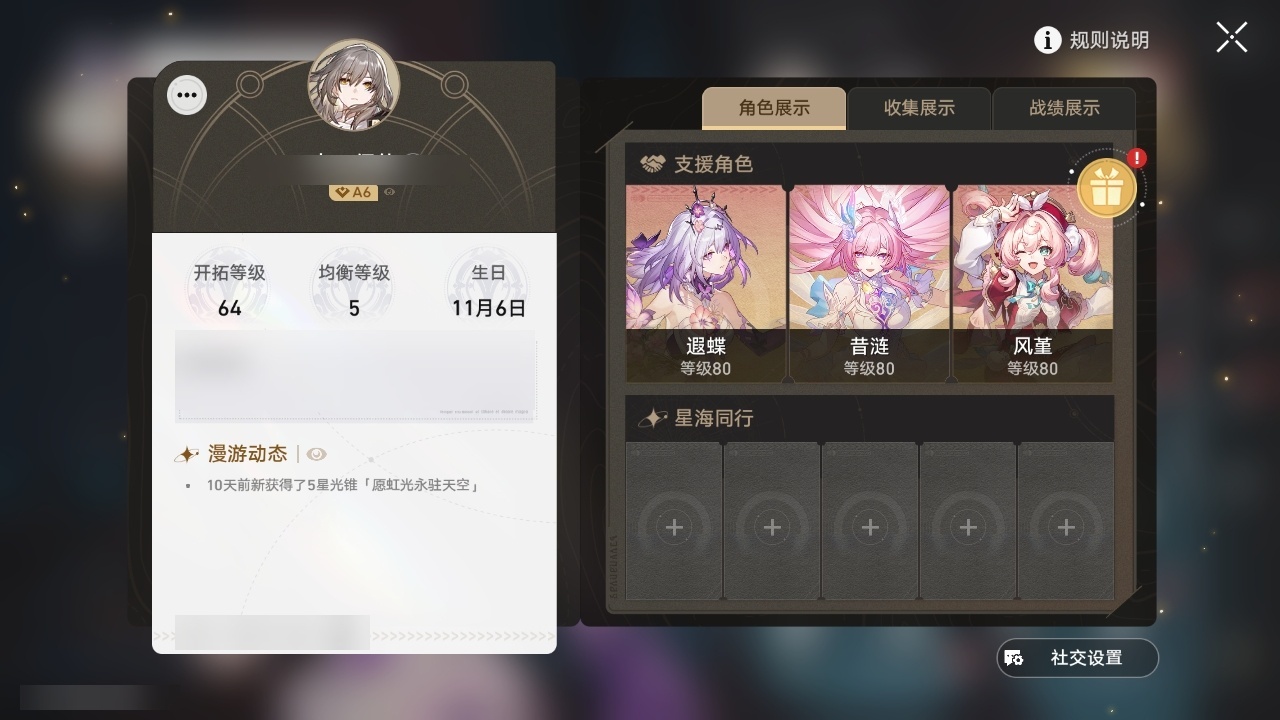The height and width of the screenshot is (720, 1280).
Task: Click the sparkle icon beside 漫游动态
Action: tap(186, 453)
